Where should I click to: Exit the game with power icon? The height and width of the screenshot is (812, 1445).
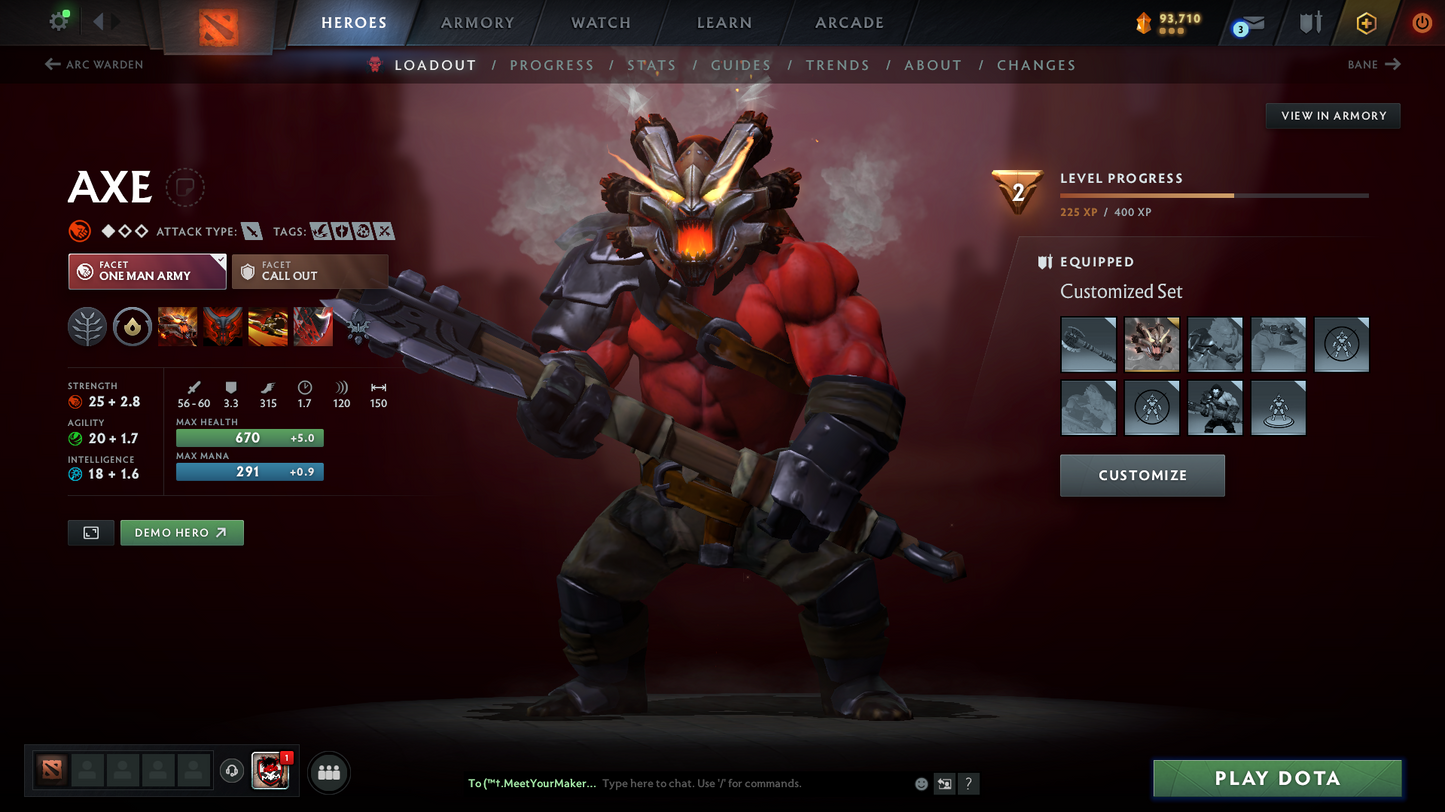point(1421,23)
